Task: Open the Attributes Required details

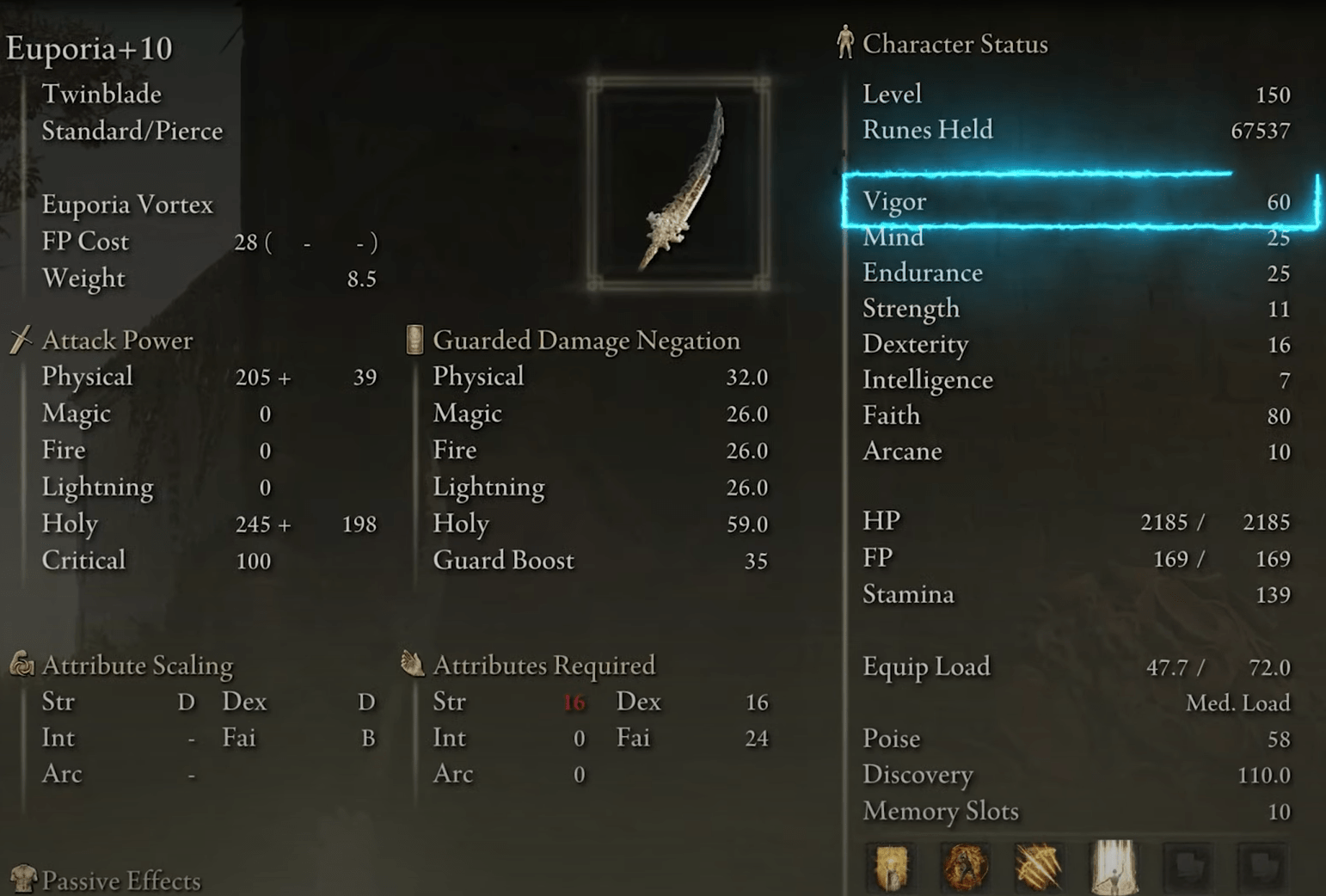Action: (543, 664)
